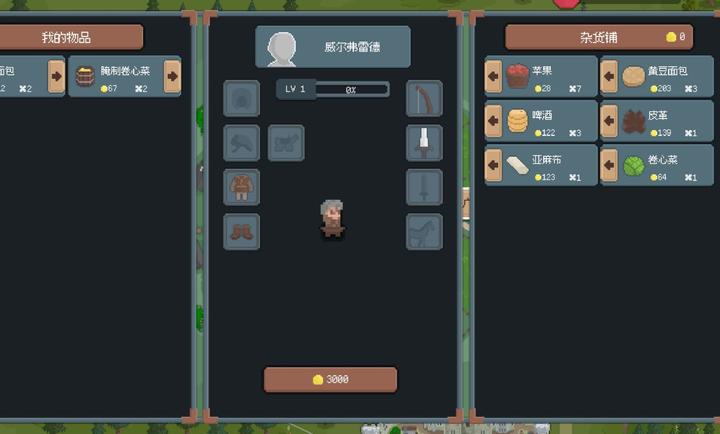Choose the boots equipment slot
720x434 pixels.
(241, 231)
